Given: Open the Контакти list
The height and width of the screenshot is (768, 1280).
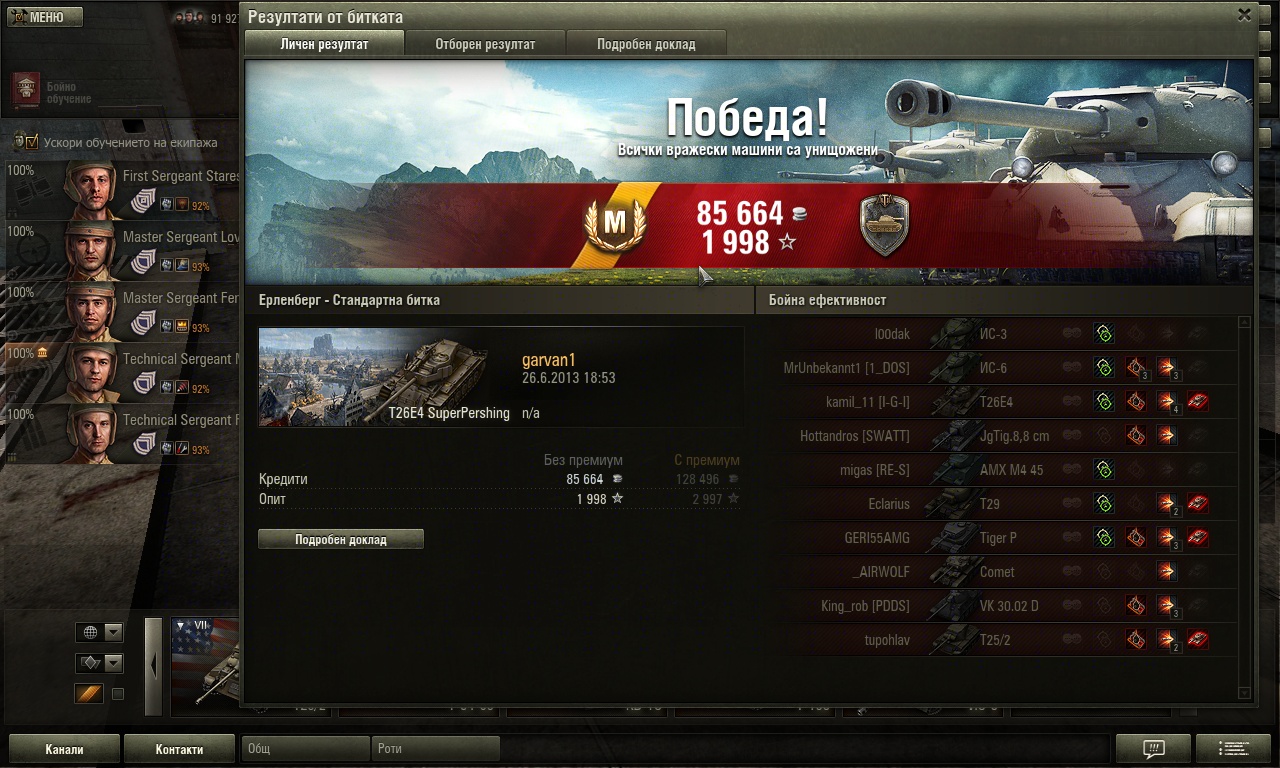Looking at the screenshot, I should [179, 749].
